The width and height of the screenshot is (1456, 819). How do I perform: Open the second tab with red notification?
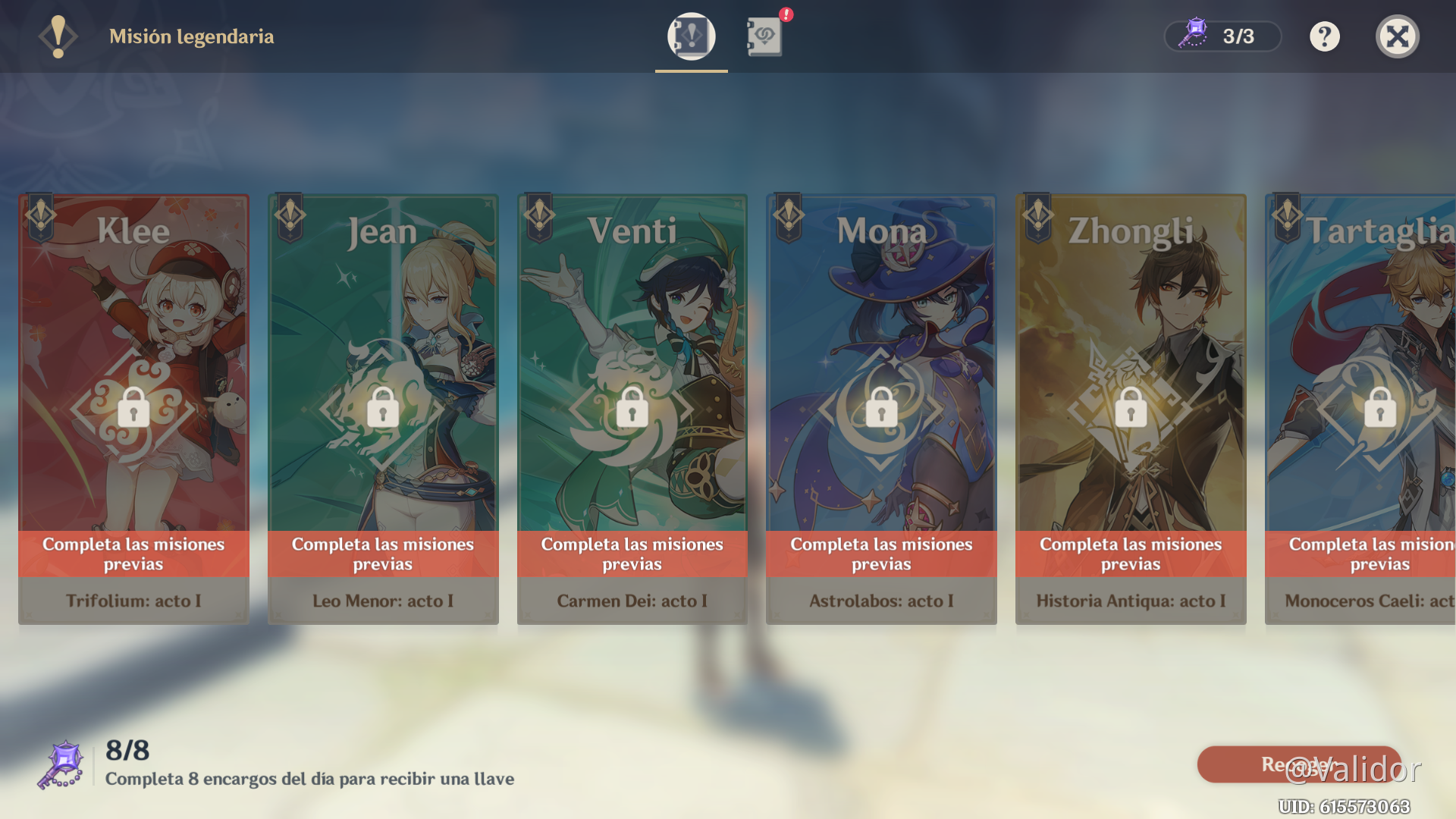(x=764, y=36)
